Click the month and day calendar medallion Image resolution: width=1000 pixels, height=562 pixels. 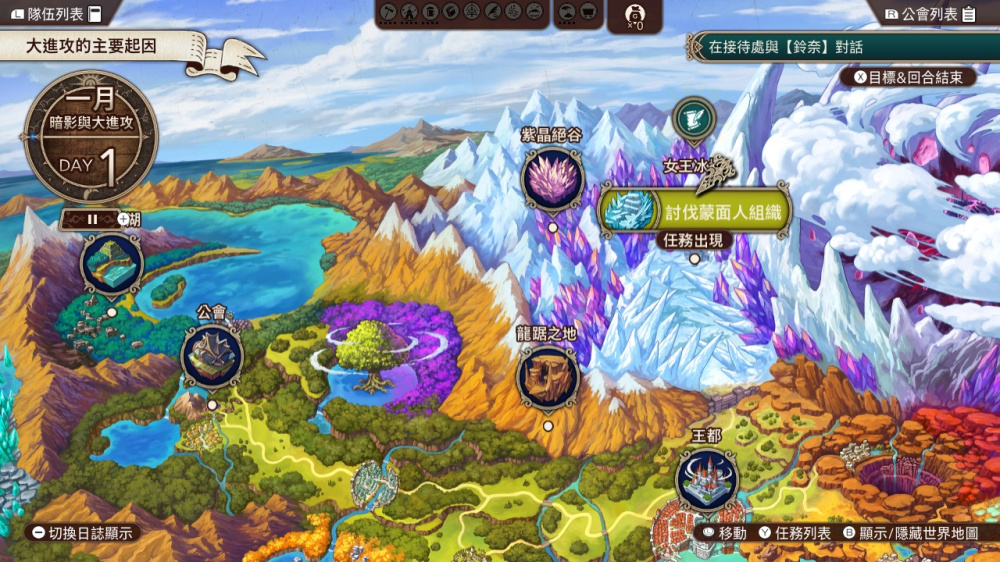click(x=91, y=135)
